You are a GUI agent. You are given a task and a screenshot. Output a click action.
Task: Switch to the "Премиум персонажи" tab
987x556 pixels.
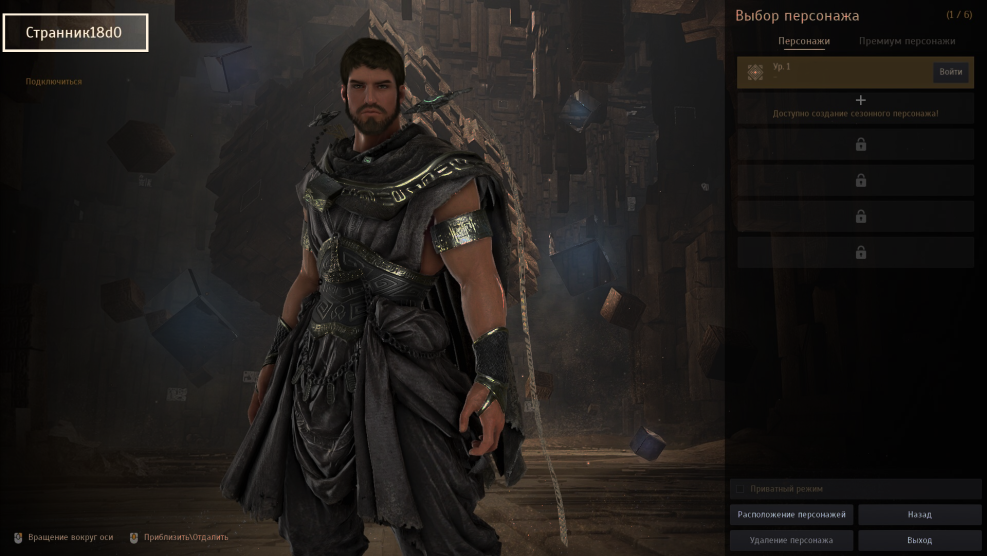click(906, 42)
